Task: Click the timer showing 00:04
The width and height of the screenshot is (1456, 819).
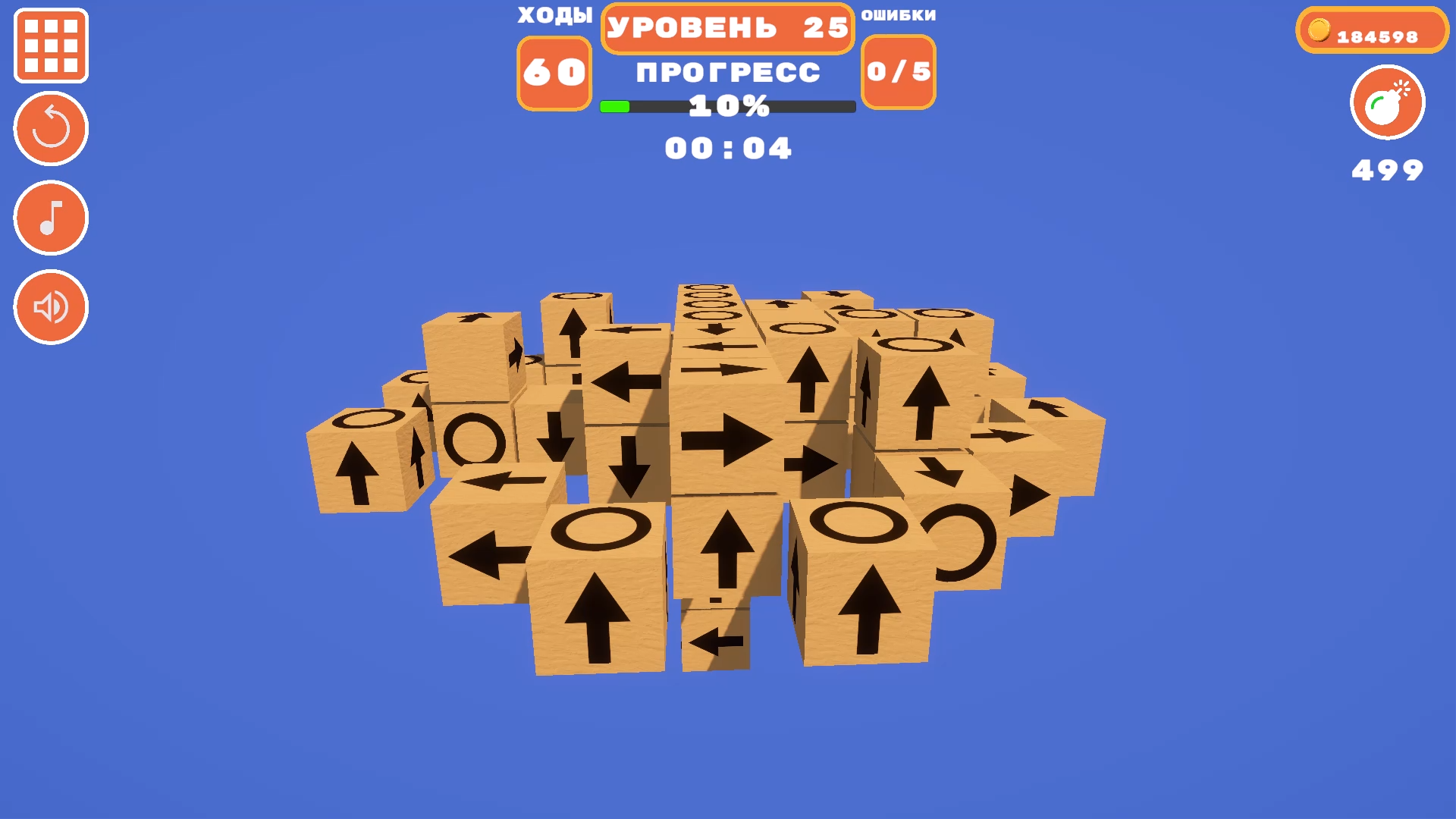Action: 726,149
